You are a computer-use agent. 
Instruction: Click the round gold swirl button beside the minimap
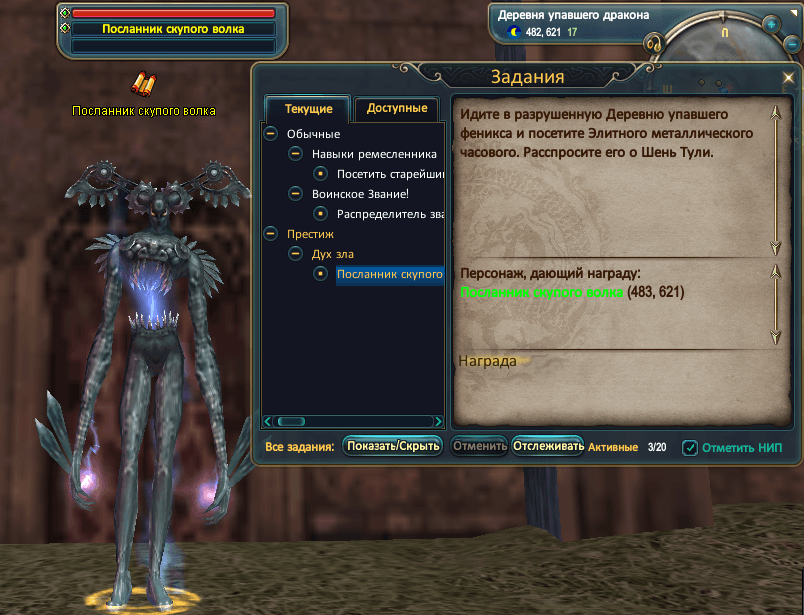pos(655,45)
